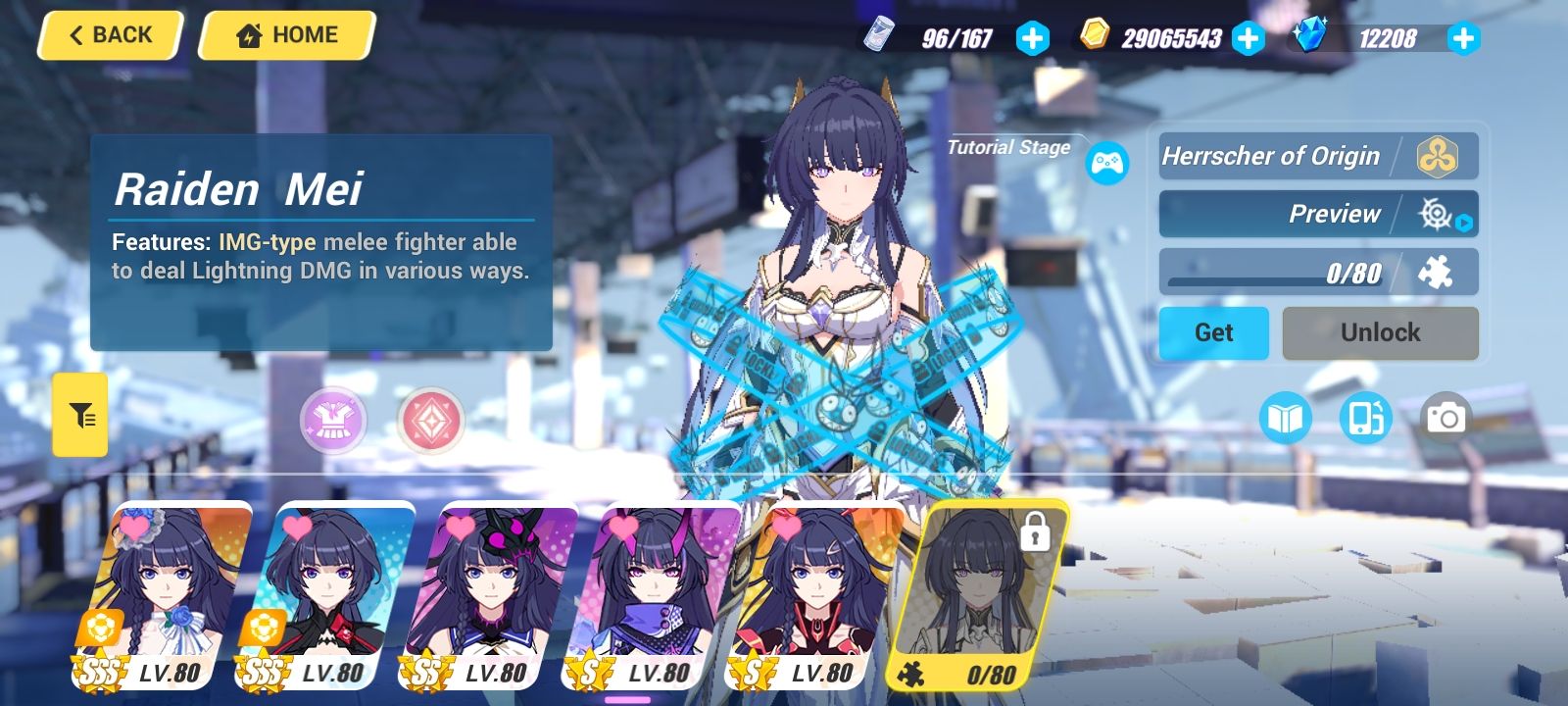The image size is (1568, 706).
Task: Open the Tutorial Stage gamepad icon
Action: (1105, 164)
